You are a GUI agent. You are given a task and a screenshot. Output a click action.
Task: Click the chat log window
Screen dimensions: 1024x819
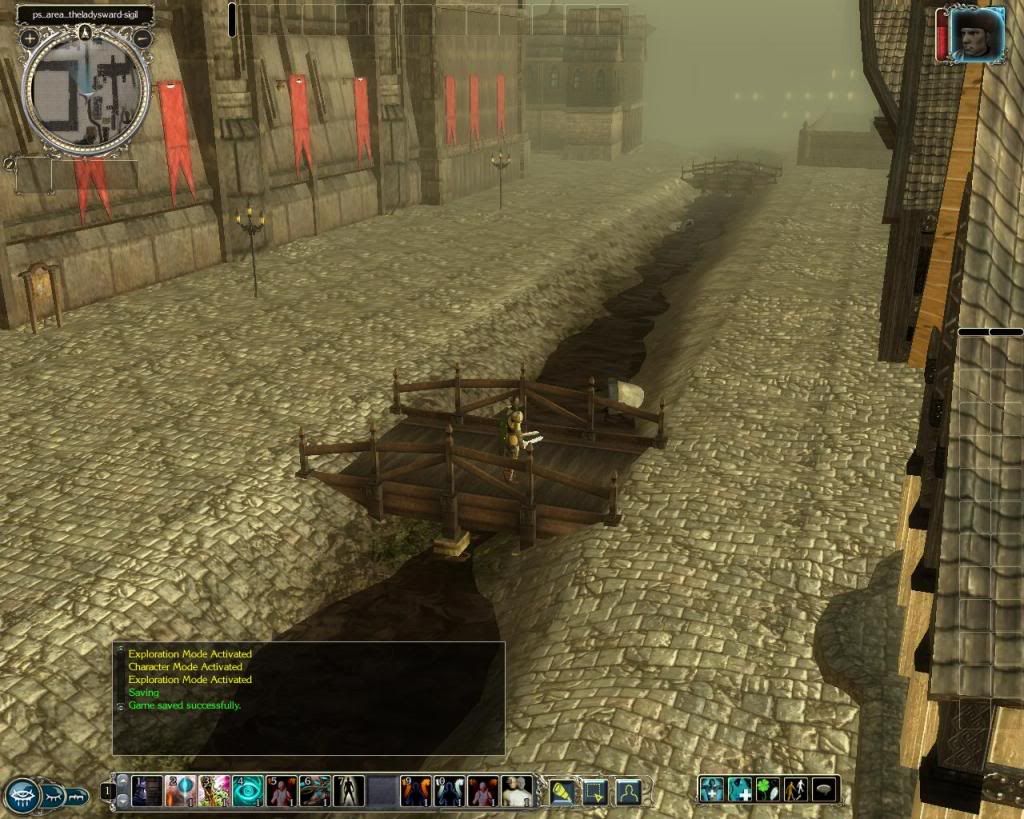[x=308, y=698]
